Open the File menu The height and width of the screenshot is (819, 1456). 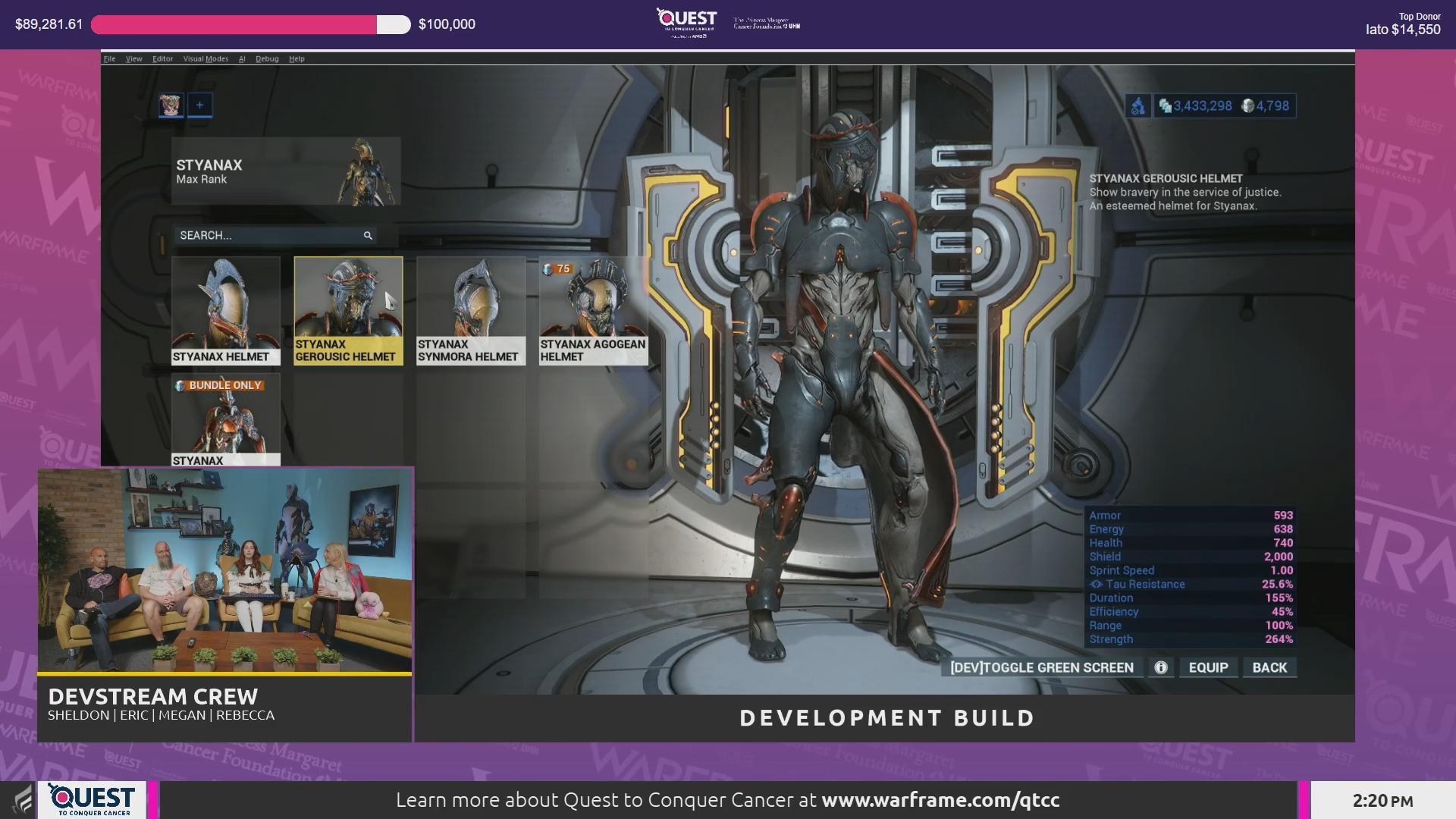tap(109, 58)
